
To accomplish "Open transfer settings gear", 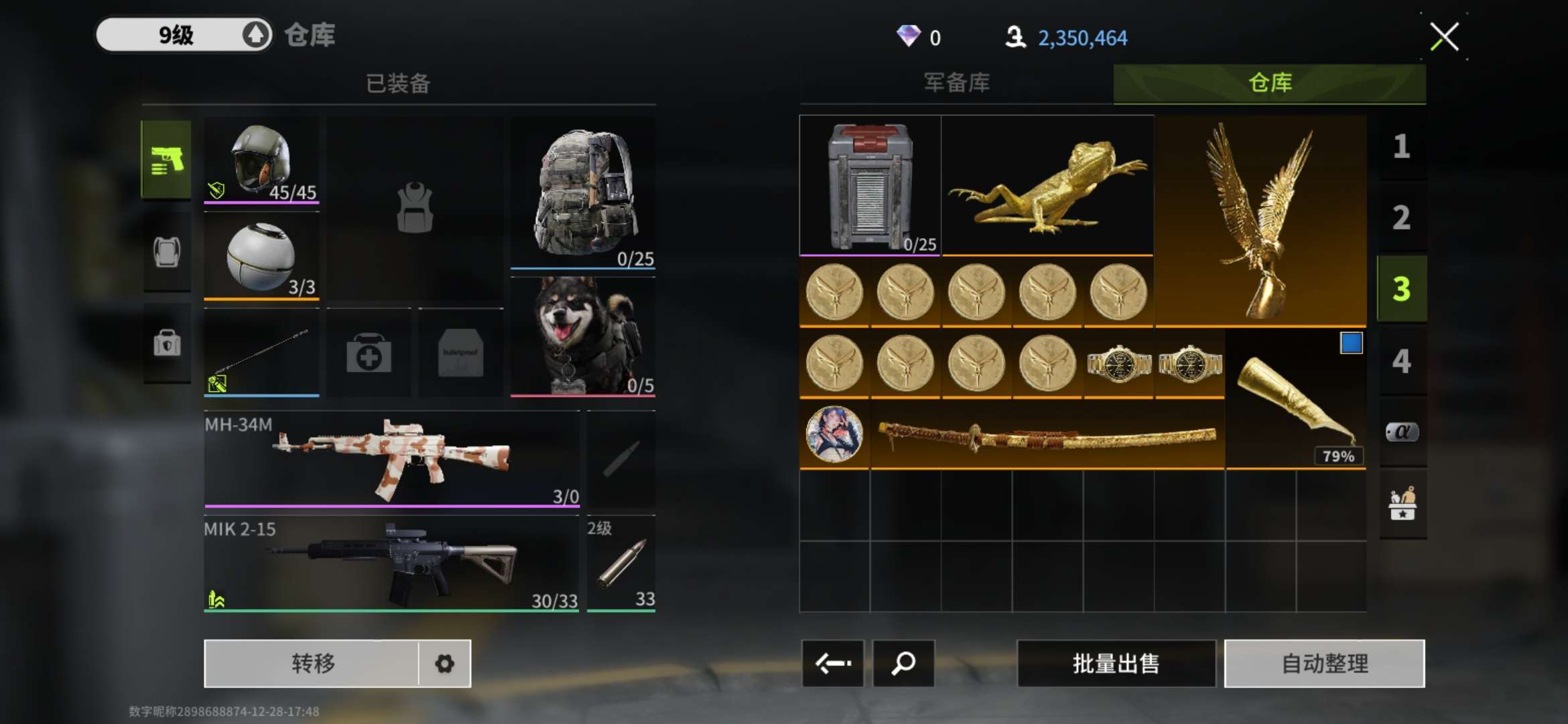I will 444,664.
